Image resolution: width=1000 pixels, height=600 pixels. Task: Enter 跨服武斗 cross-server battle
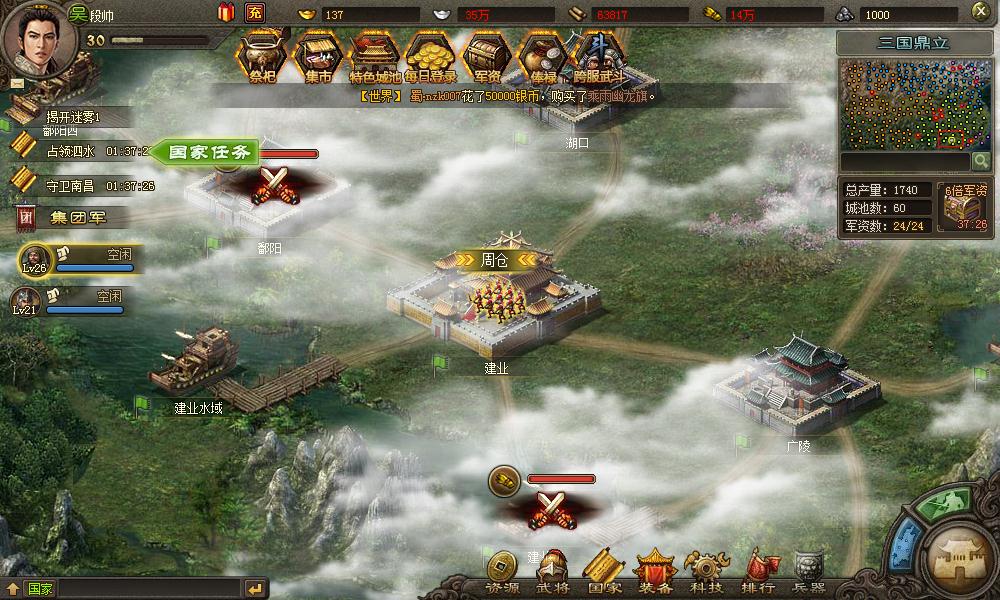(599, 56)
